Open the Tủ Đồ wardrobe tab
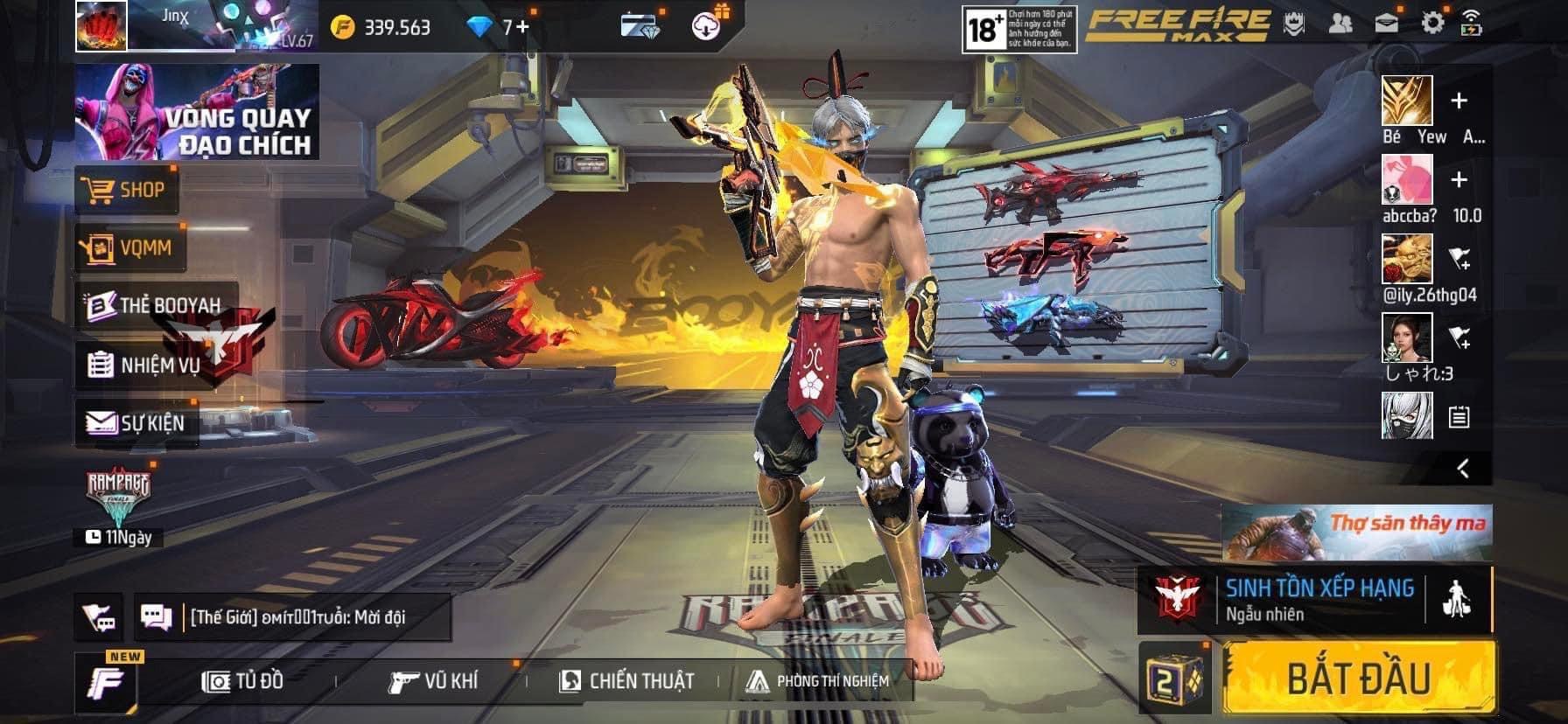Screen dimensions: 1568x724 pyautogui.click(x=243, y=681)
